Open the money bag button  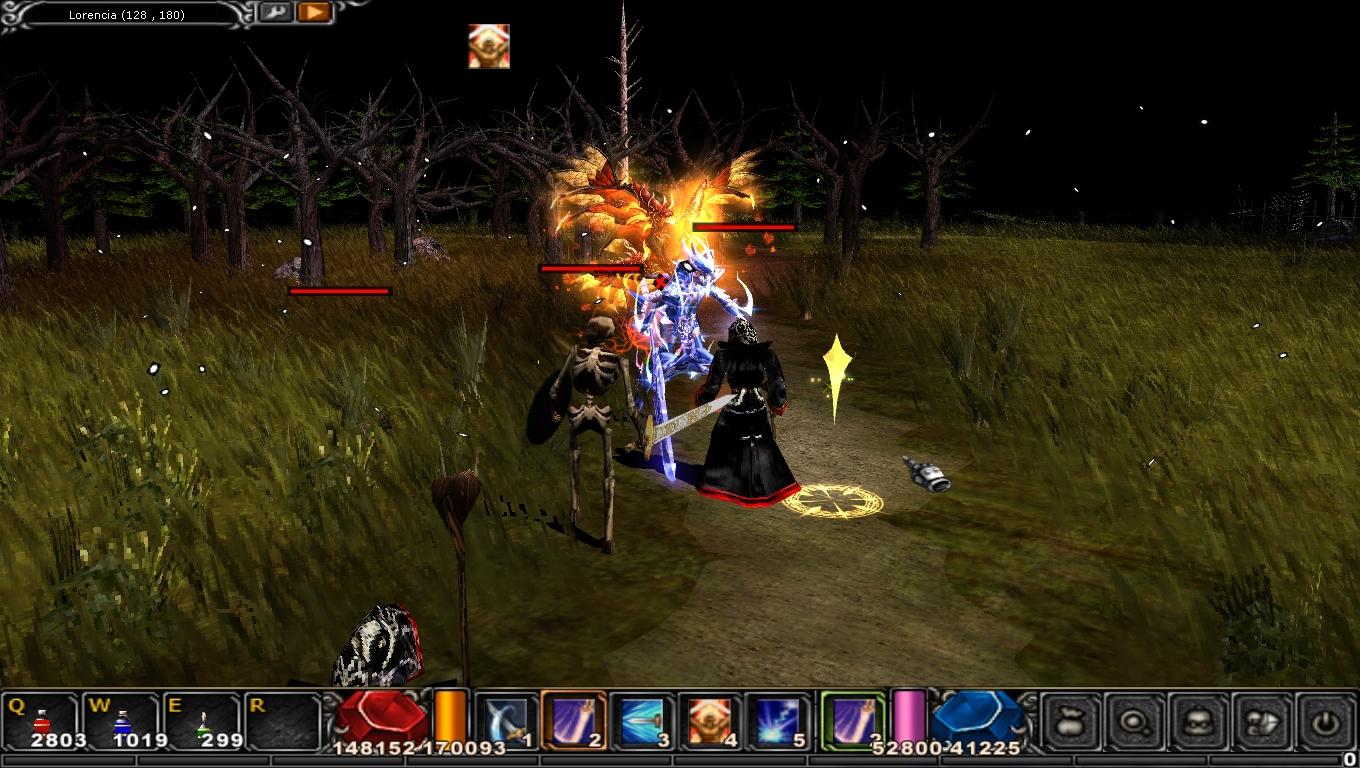1072,719
